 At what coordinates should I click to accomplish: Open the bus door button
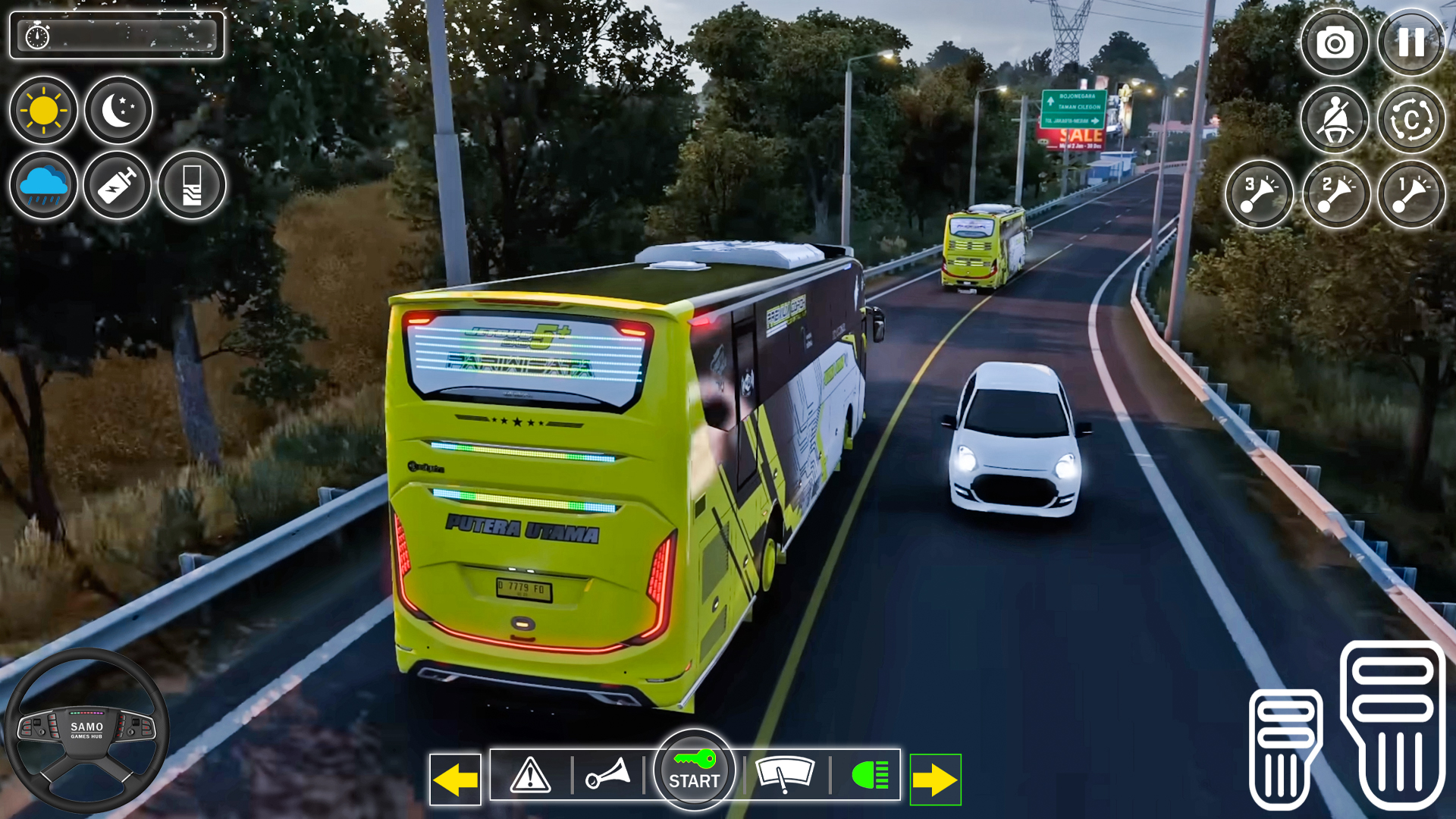(x=192, y=186)
